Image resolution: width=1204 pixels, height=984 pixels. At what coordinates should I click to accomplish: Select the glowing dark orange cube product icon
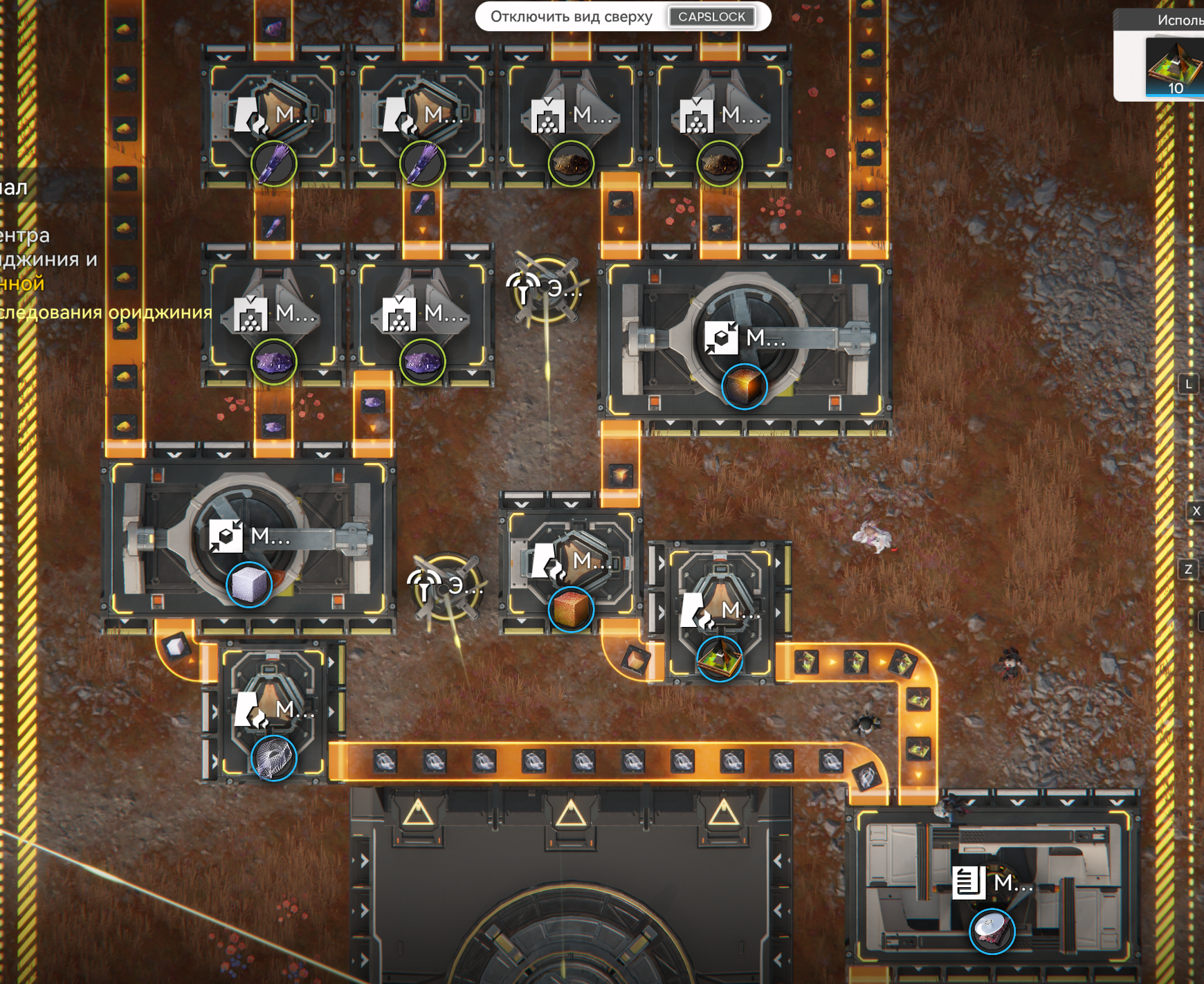pos(744,387)
